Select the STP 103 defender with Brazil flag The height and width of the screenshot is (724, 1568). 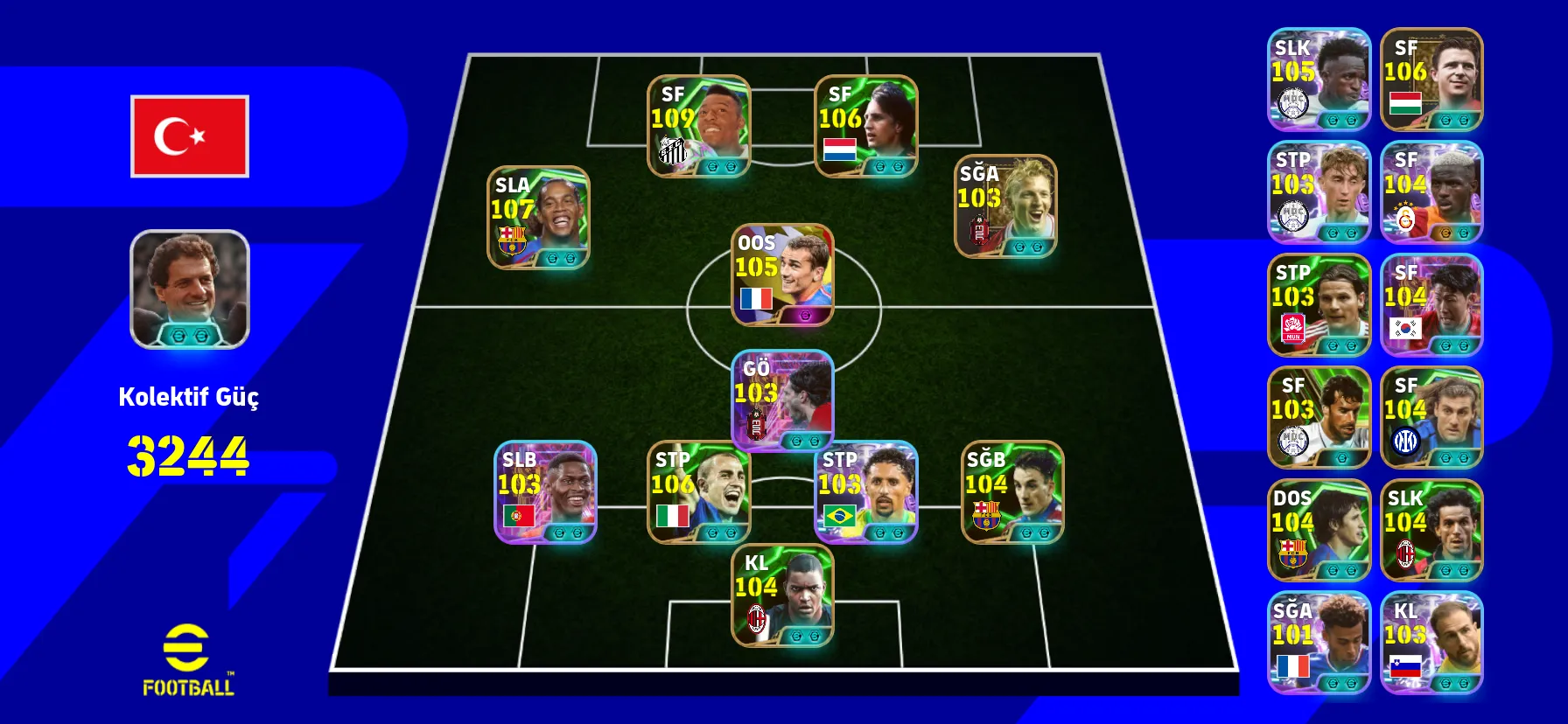tap(865, 491)
